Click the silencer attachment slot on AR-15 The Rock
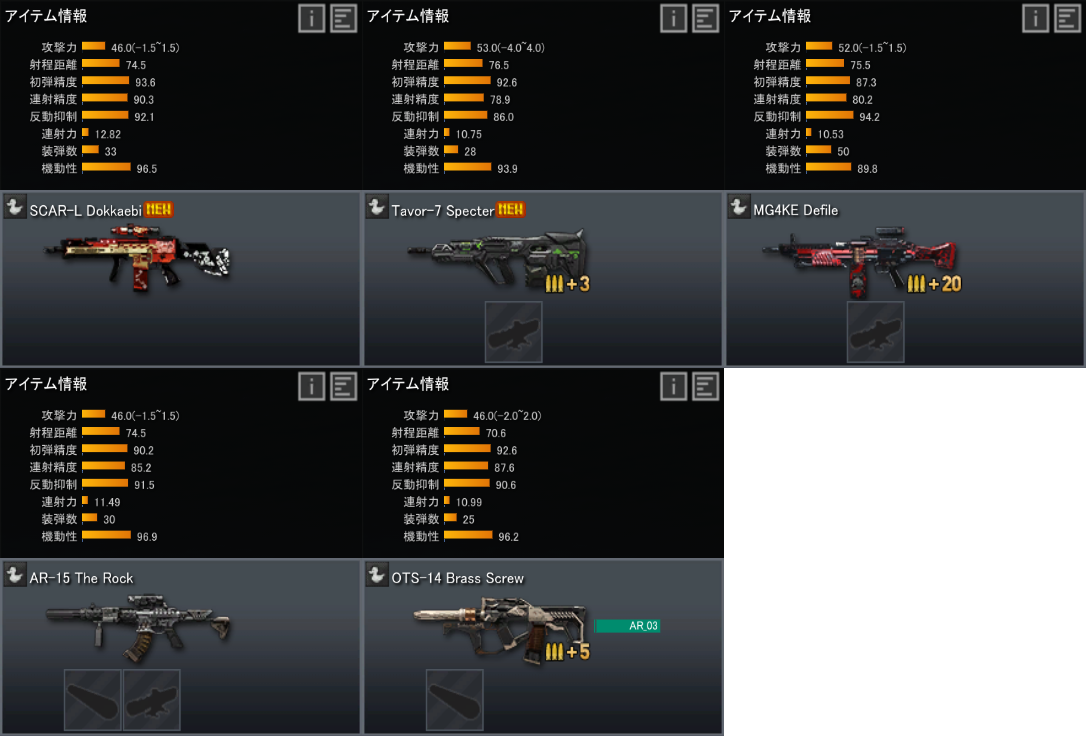 [x=93, y=699]
